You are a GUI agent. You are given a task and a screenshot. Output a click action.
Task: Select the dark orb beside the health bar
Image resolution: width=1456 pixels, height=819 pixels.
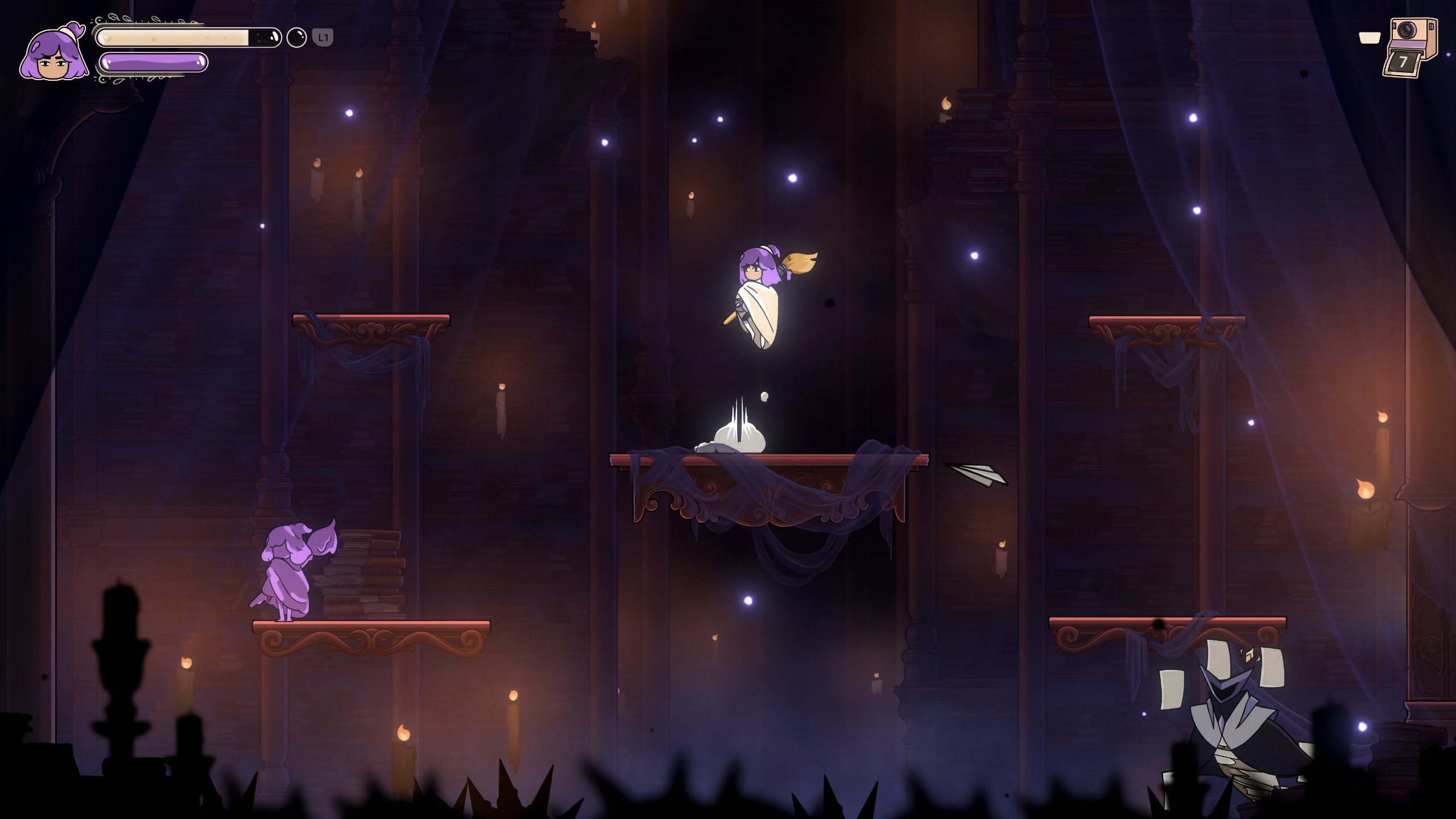point(296,38)
